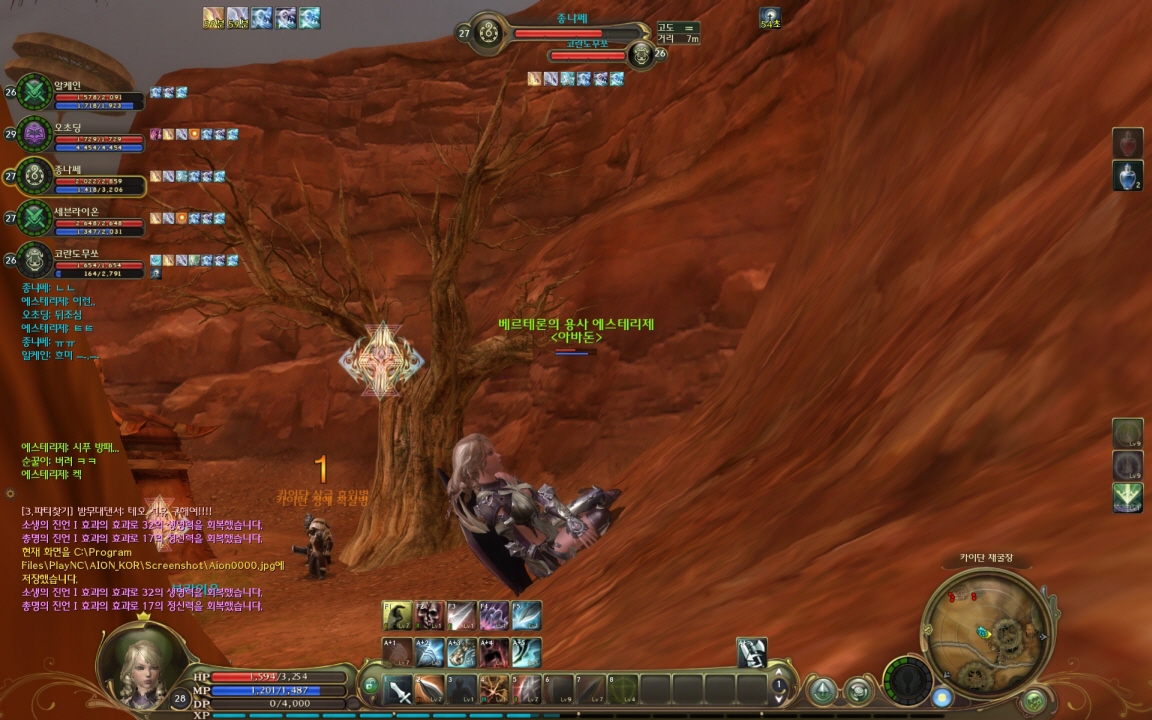Activate the lightning burst skill in slot 4

pyautogui.click(x=494, y=689)
